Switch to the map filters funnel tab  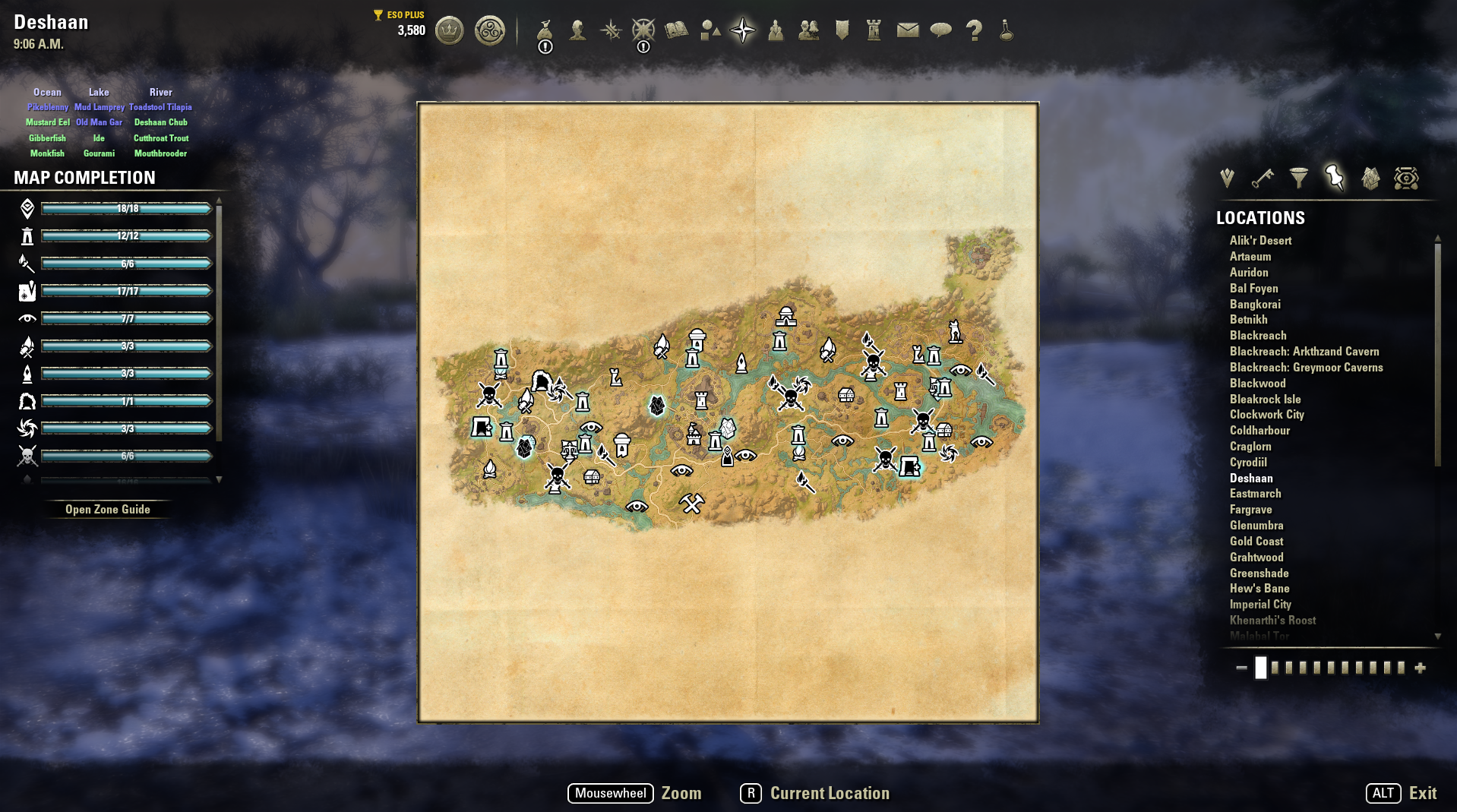[x=1299, y=178]
